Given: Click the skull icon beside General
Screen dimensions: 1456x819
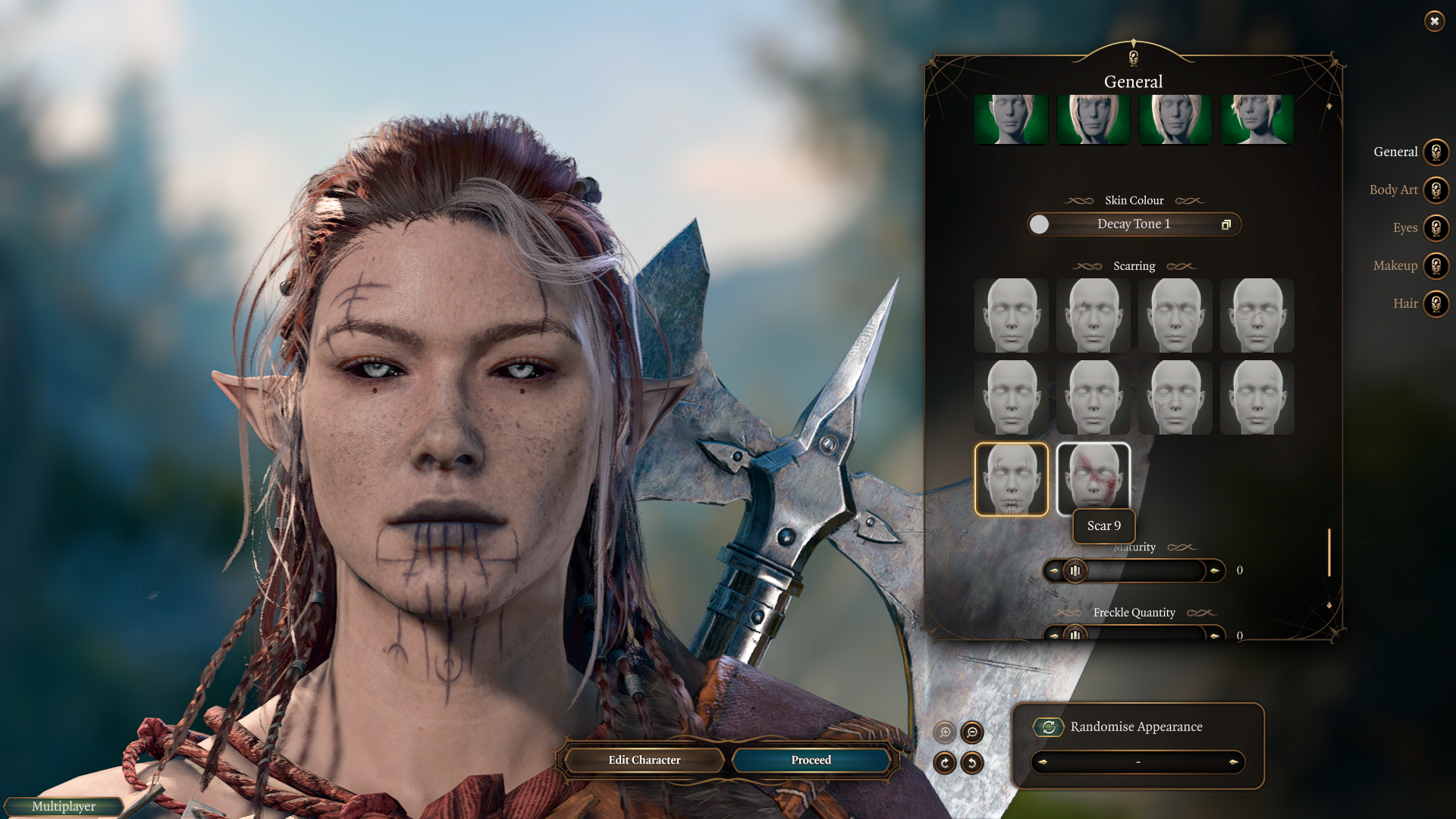Looking at the screenshot, I should pyautogui.click(x=1436, y=152).
